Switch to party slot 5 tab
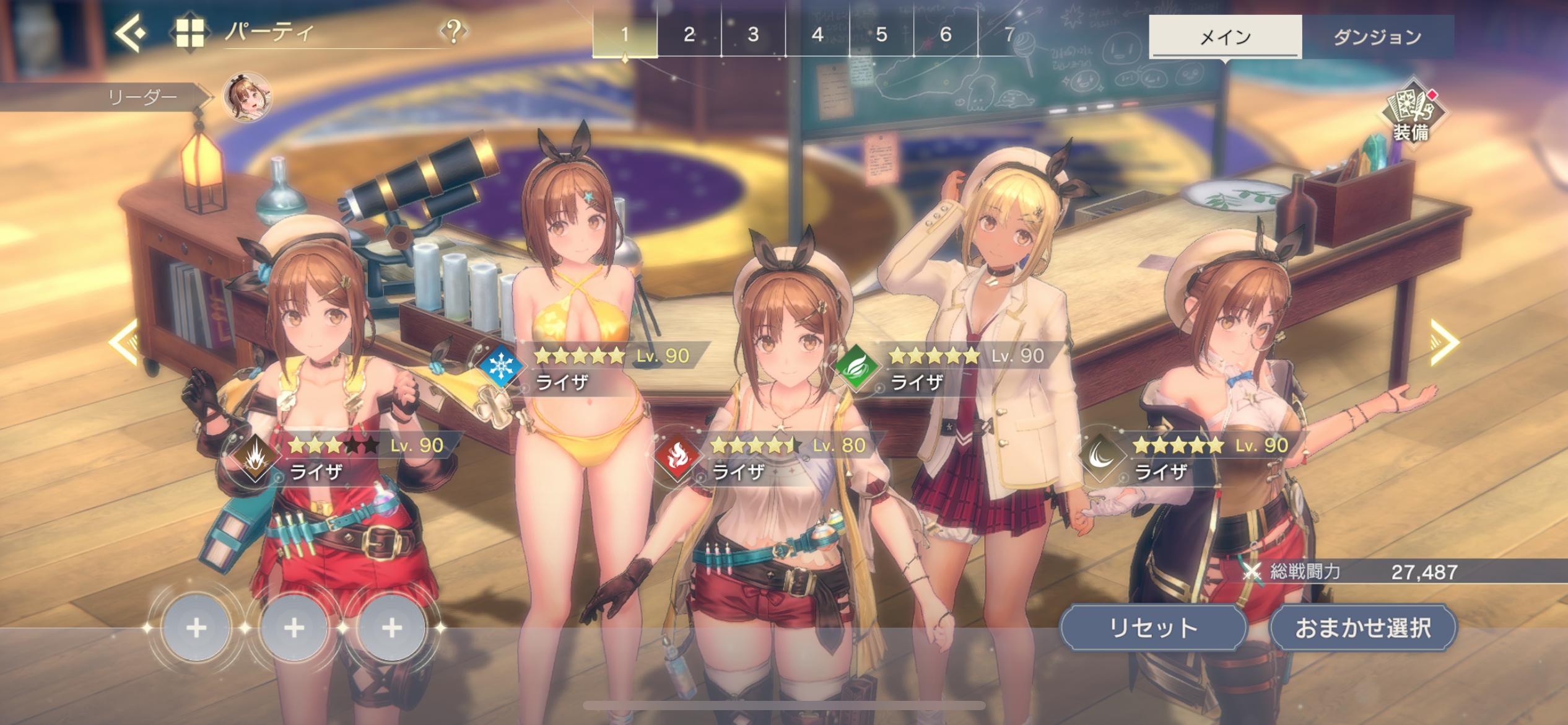The height and width of the screenshot is (725, 1568). click(882, 35)
